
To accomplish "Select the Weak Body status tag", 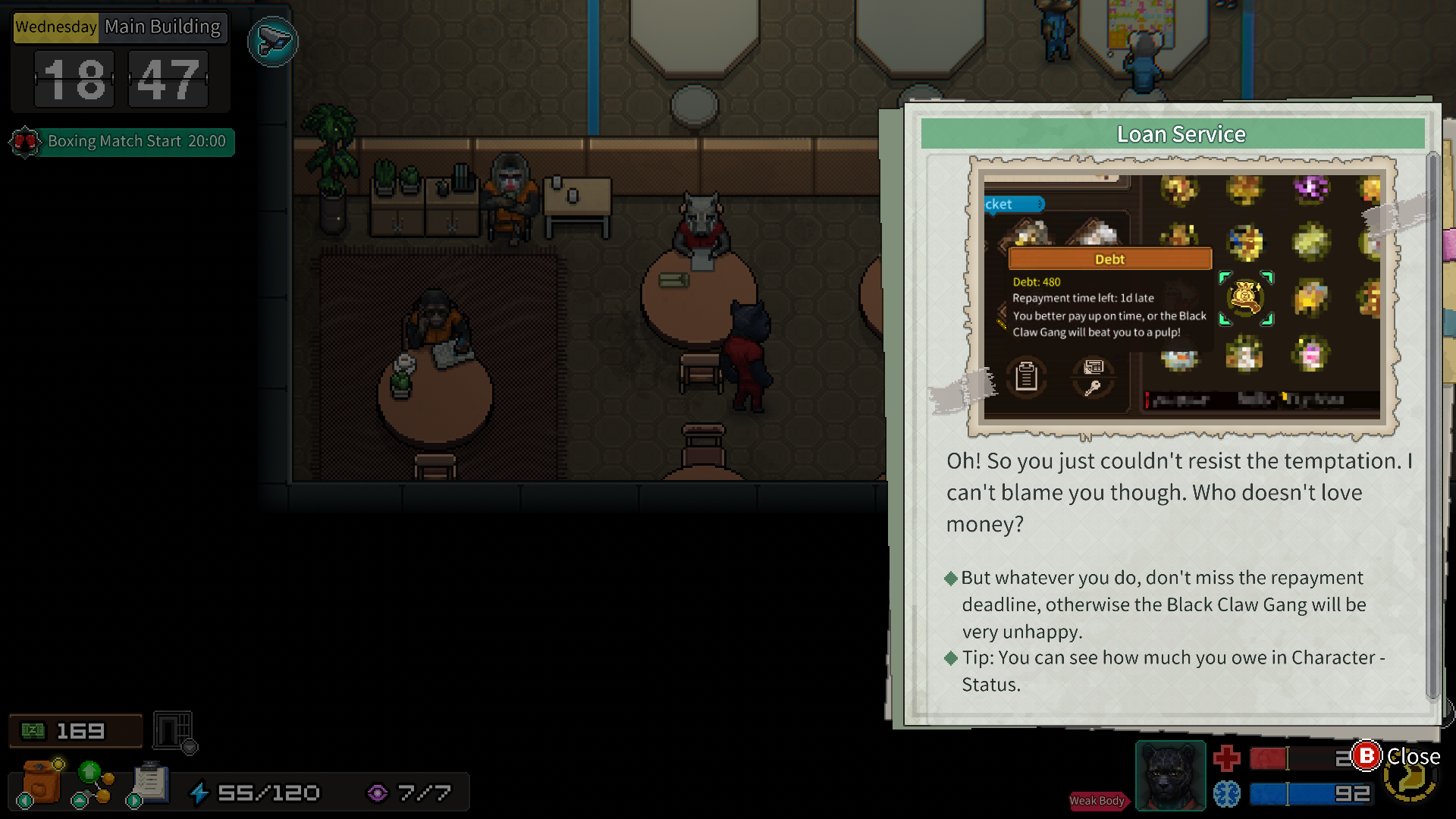I will point(1097,801).
